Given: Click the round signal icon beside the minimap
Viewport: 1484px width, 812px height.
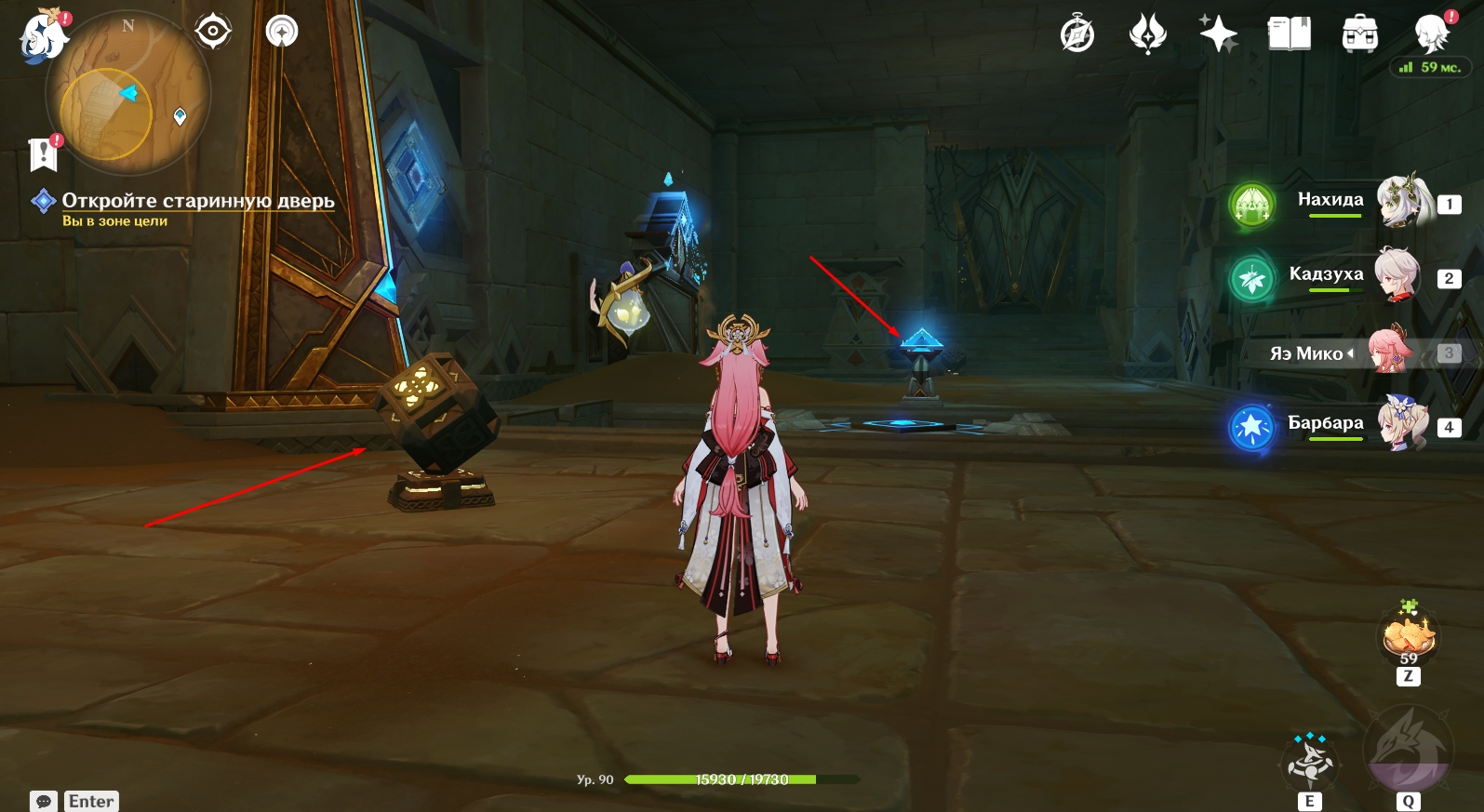Looking at the screenshot, I should coord(281,32).
